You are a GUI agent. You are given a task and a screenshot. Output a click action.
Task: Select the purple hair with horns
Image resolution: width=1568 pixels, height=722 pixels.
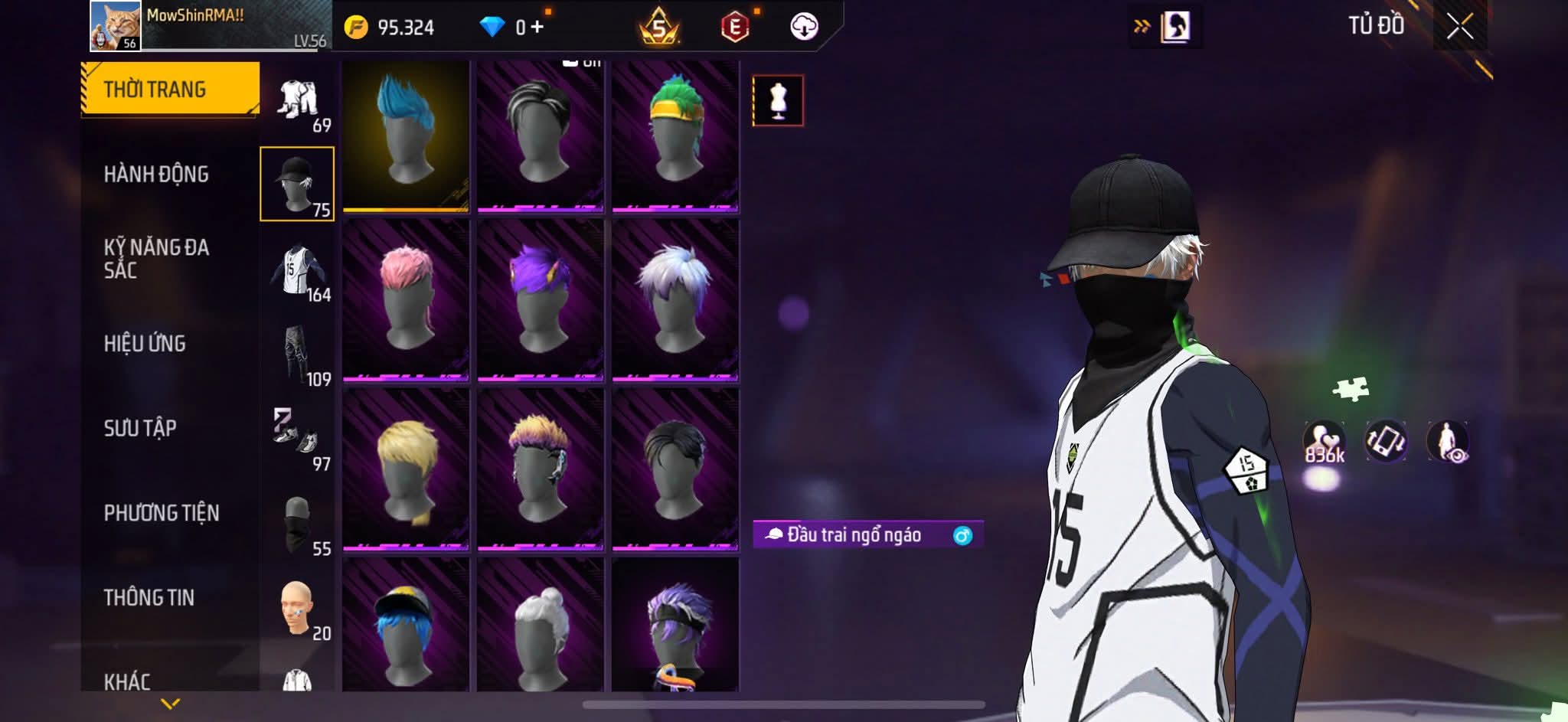pos(540,299)
